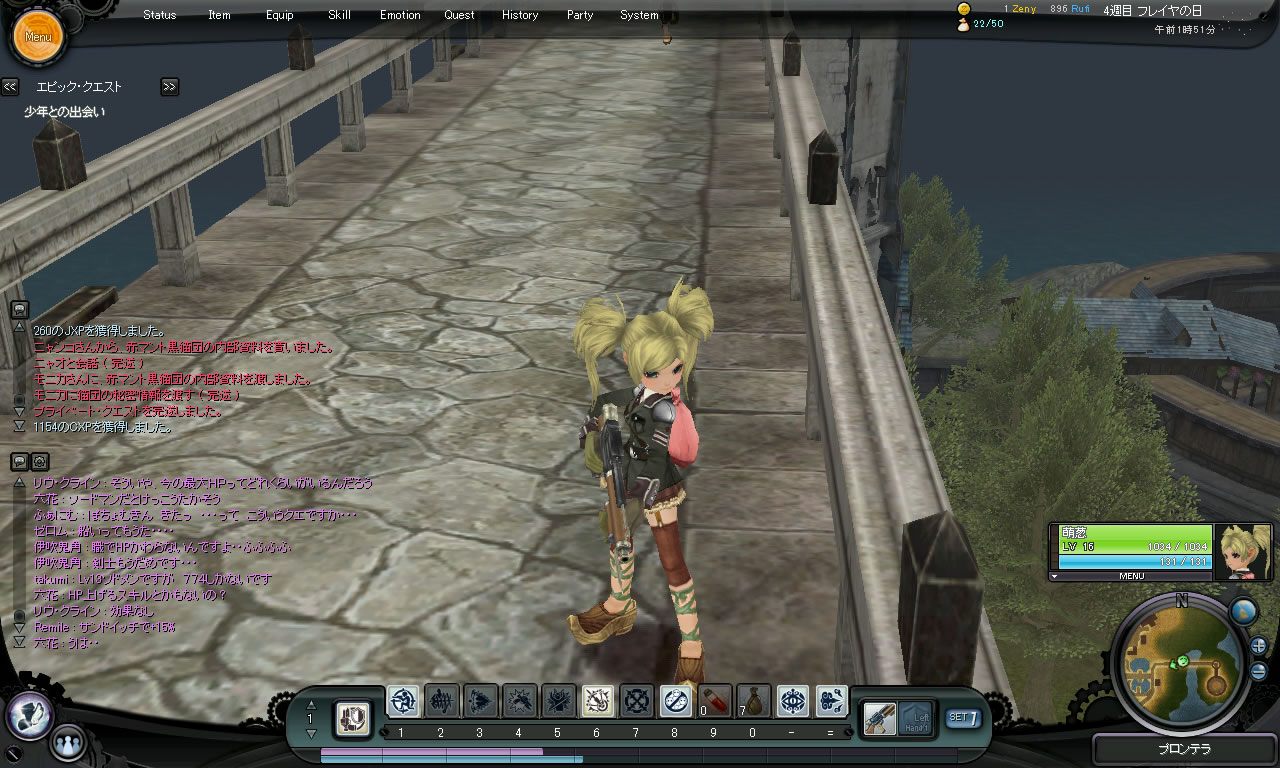The height and width of the screenshot is (768, 1280).
Task: Expand the MENU bar under the character status
Action: (1130, 576)
